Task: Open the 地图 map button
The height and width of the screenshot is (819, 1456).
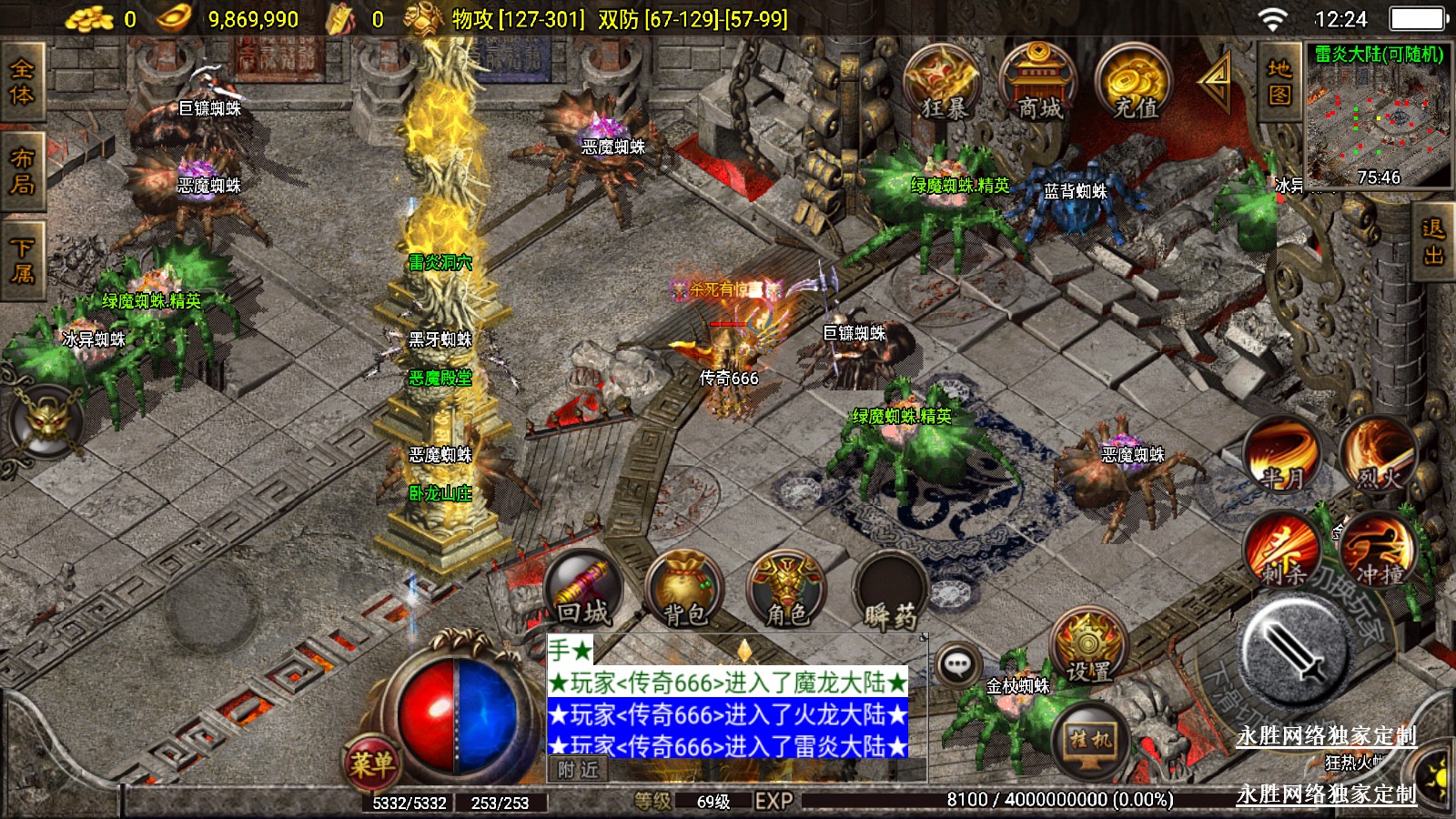Action: tap(1279, 82)
